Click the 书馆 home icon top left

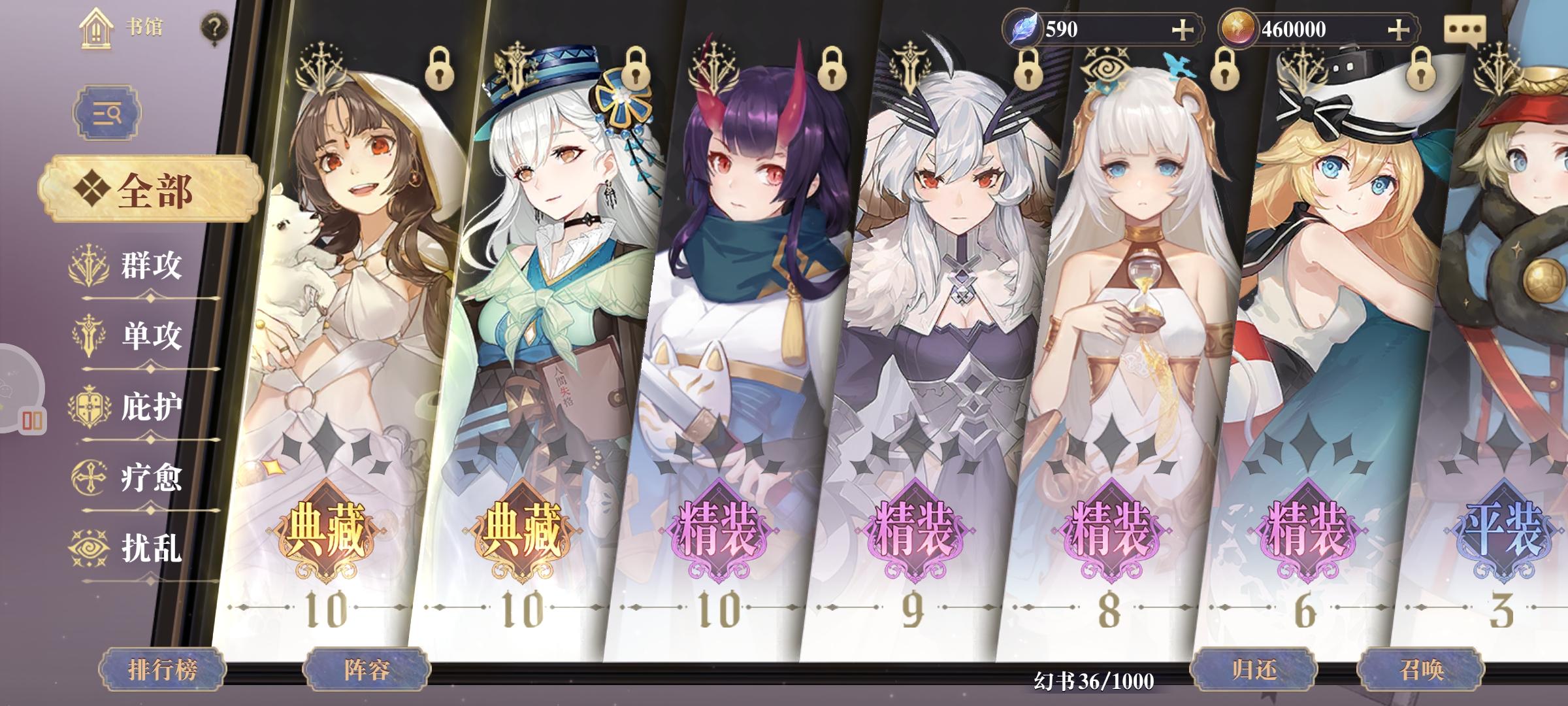tap(97, 27)
